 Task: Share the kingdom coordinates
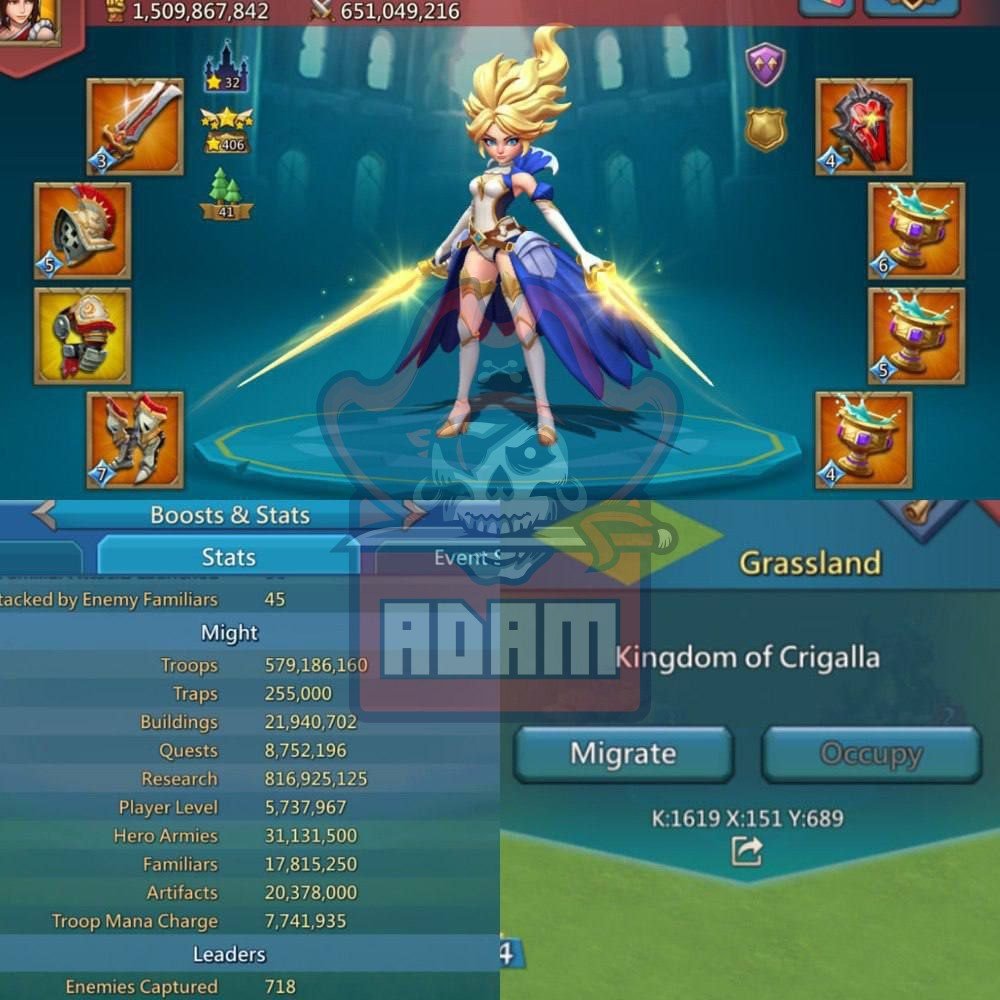coord(747,851)
